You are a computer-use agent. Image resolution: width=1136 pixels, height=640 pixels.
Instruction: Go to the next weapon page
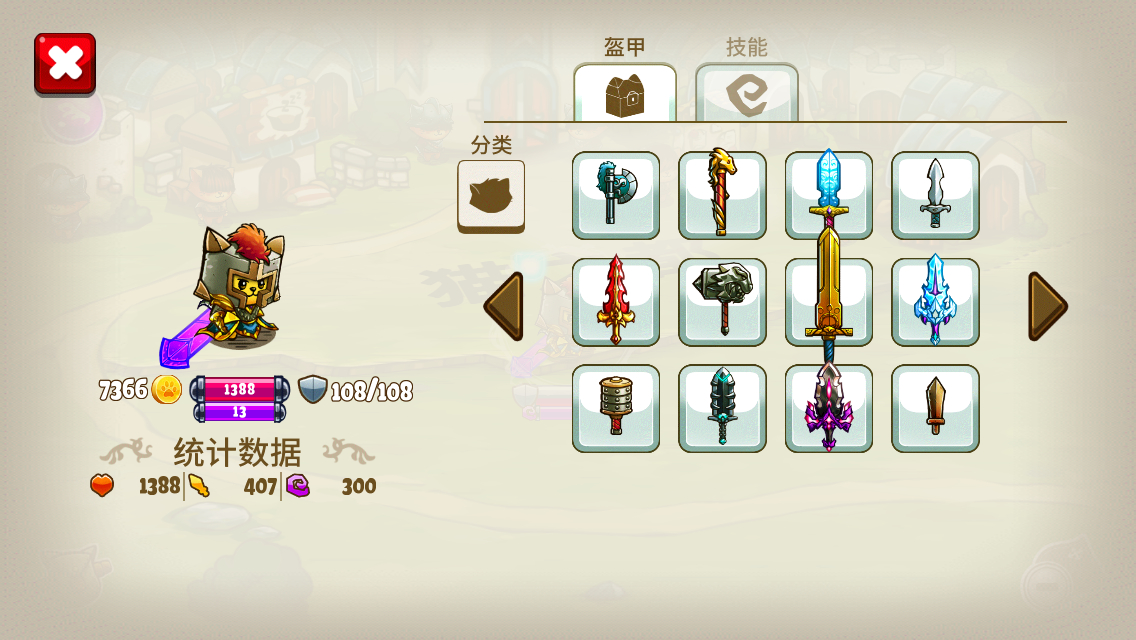coord(1047,306)
